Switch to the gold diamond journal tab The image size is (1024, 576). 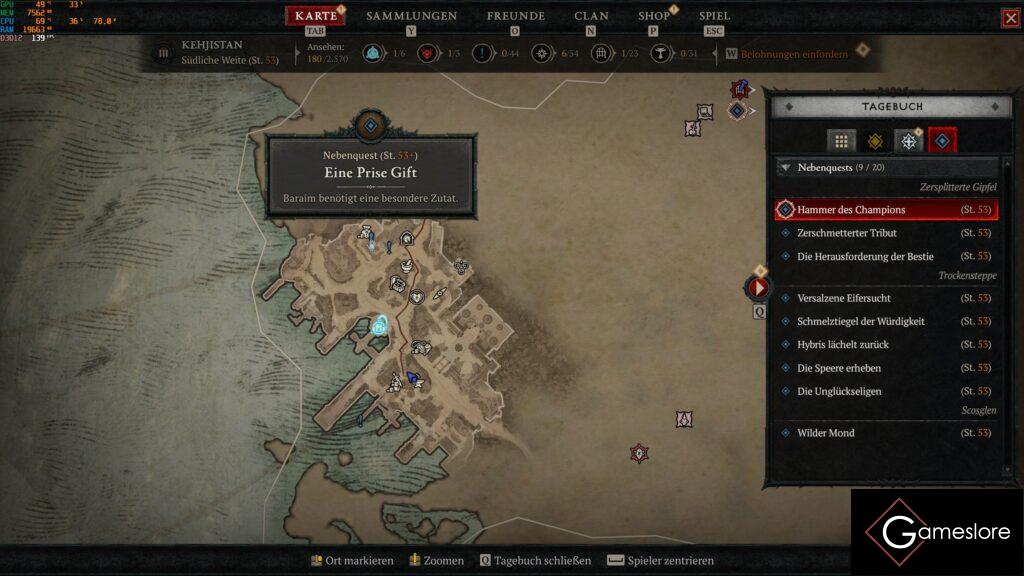click(875, 142)
